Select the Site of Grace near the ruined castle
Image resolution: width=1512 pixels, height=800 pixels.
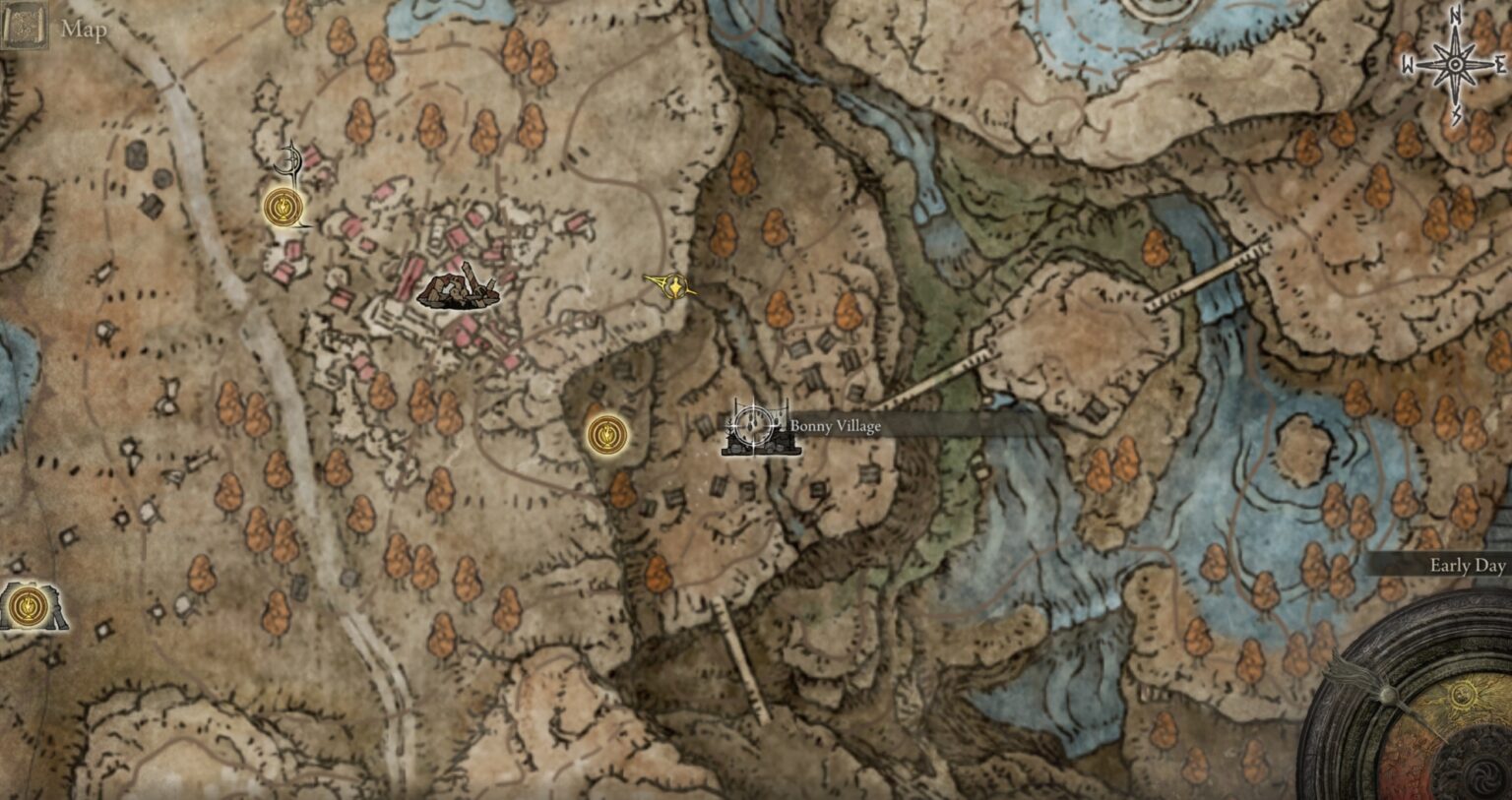(x=282, y=207)
